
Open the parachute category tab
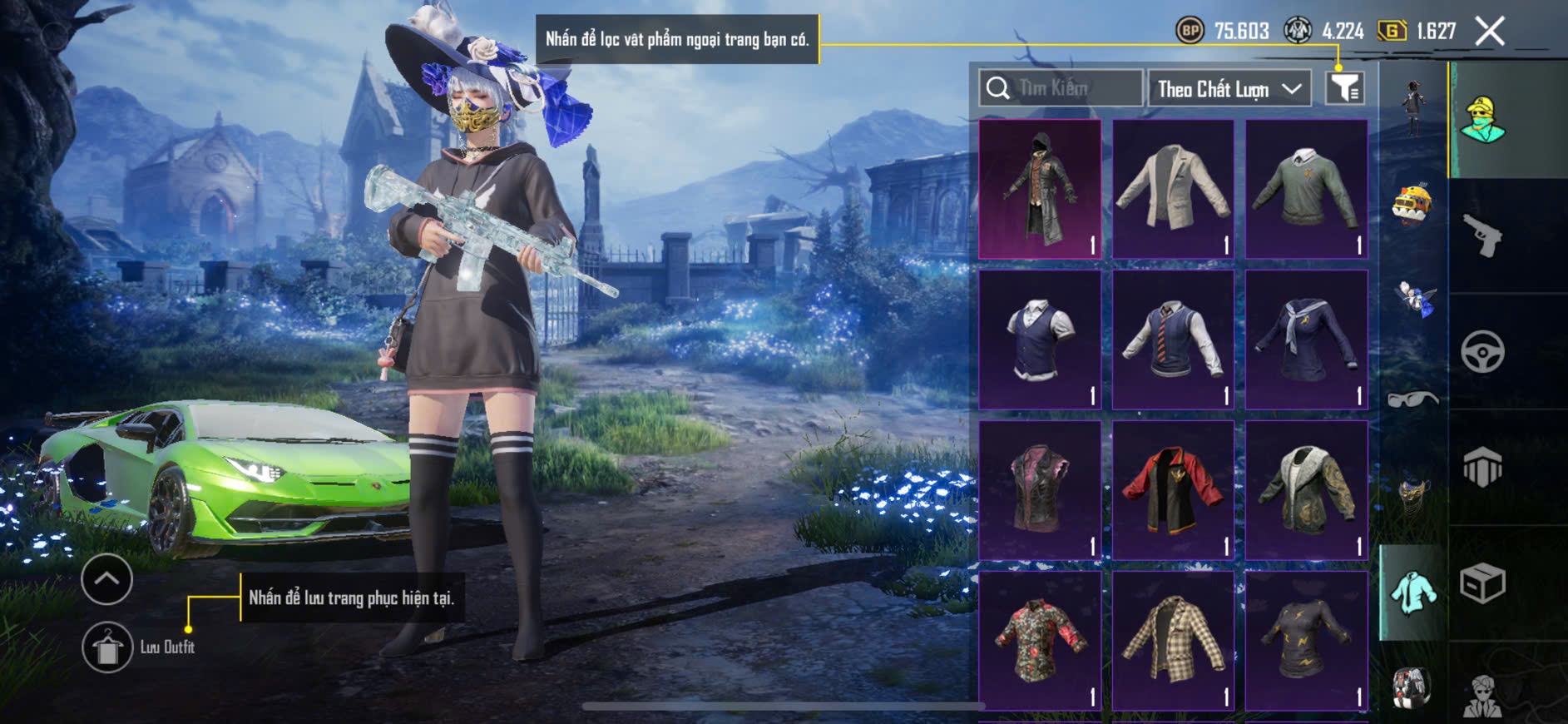1483,467
